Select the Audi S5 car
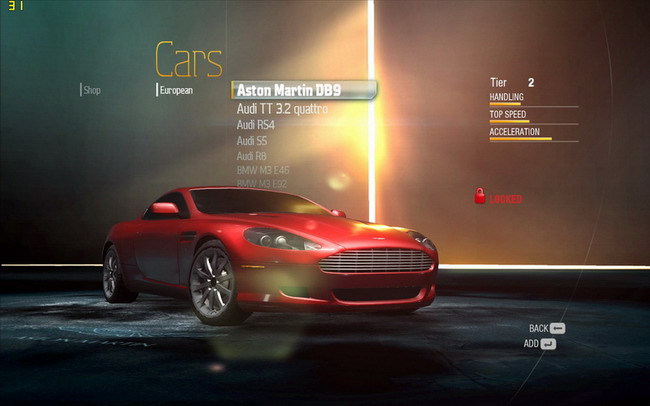Image resolution: width=650 pixels, height=406 pixels. pos(252,141)
